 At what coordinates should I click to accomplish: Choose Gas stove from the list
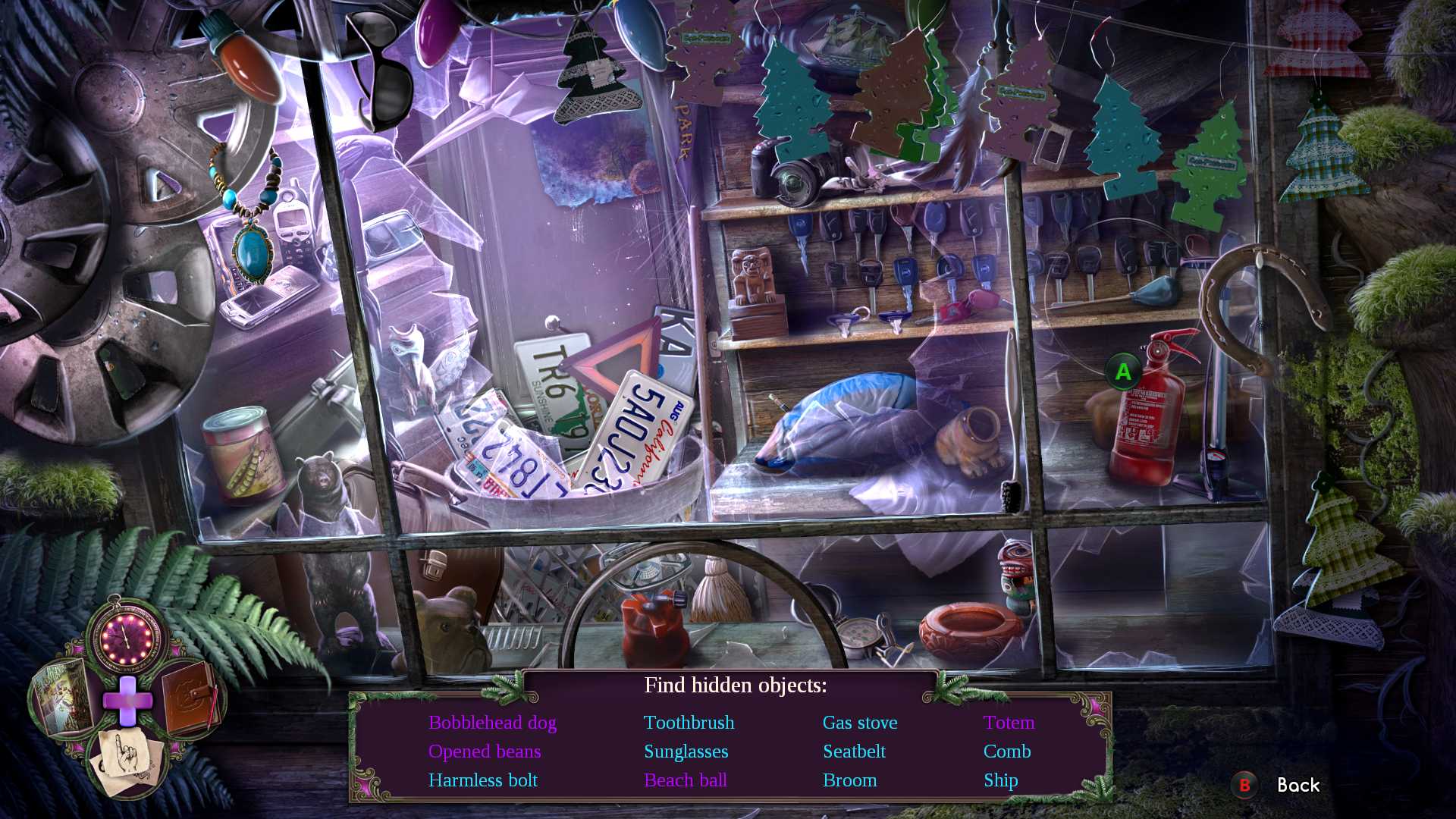click(860, 723)
